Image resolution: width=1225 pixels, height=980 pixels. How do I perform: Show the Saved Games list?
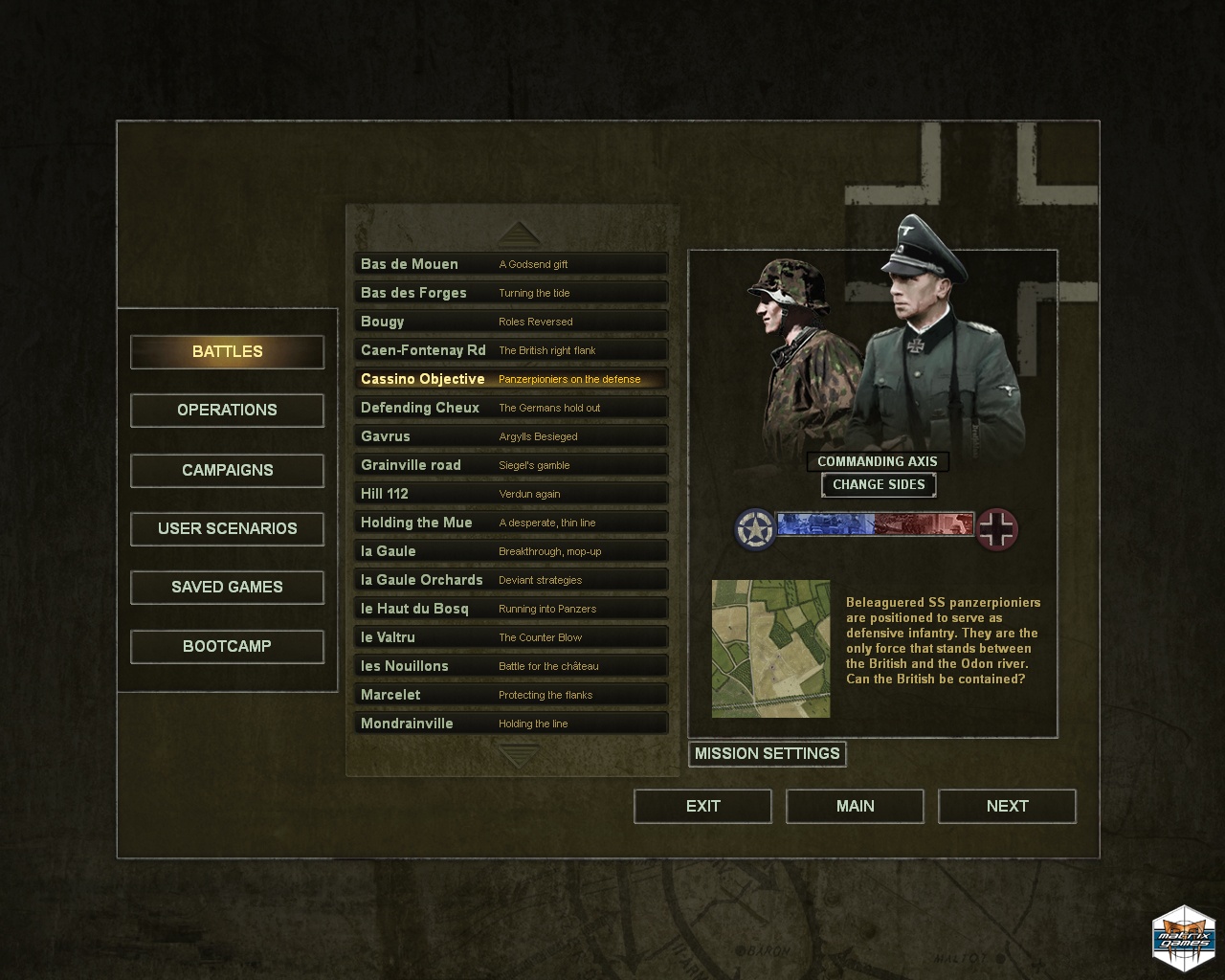click(x=227, y=587)
